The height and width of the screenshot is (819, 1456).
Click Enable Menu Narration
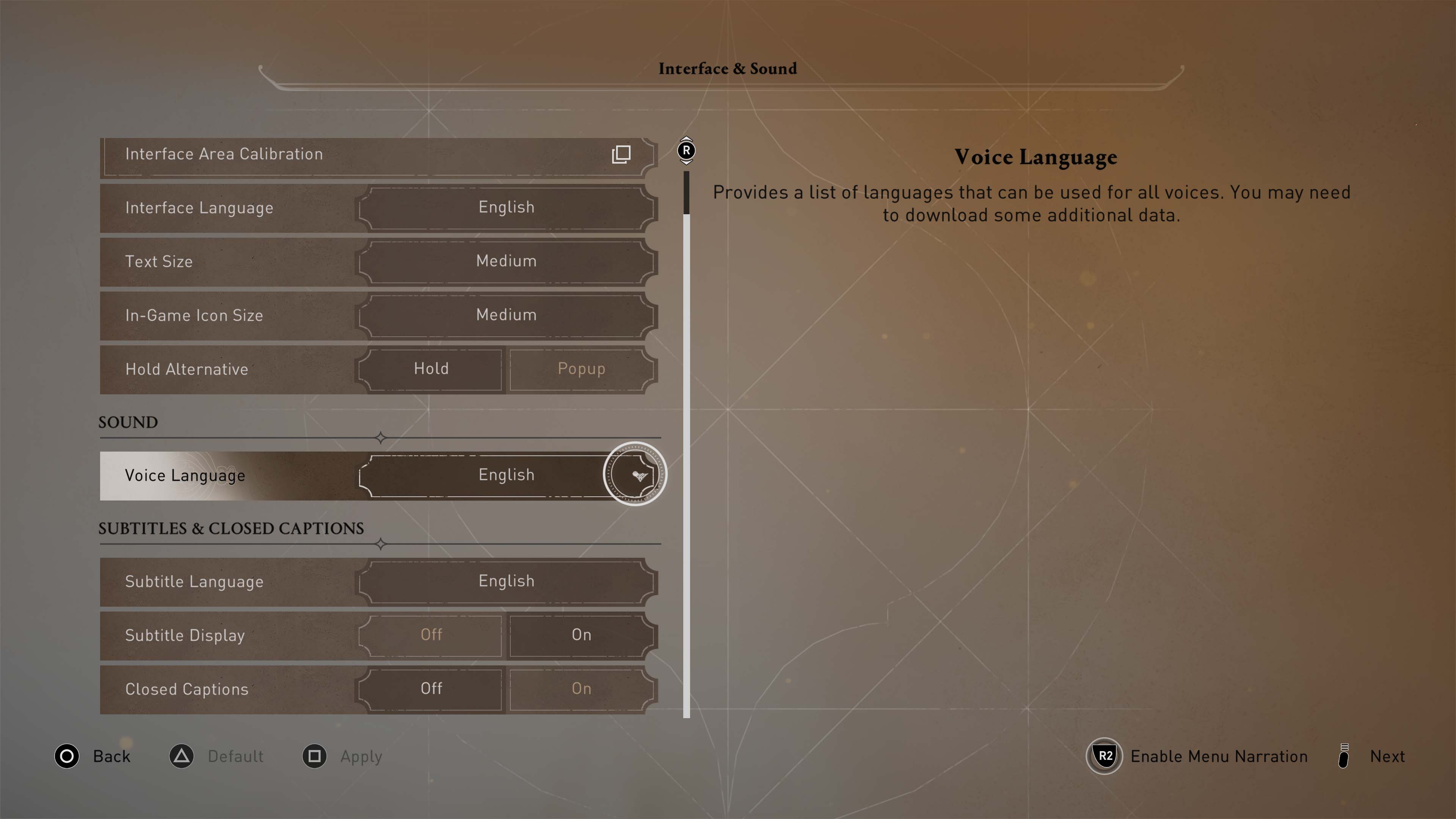[1219, 756]
